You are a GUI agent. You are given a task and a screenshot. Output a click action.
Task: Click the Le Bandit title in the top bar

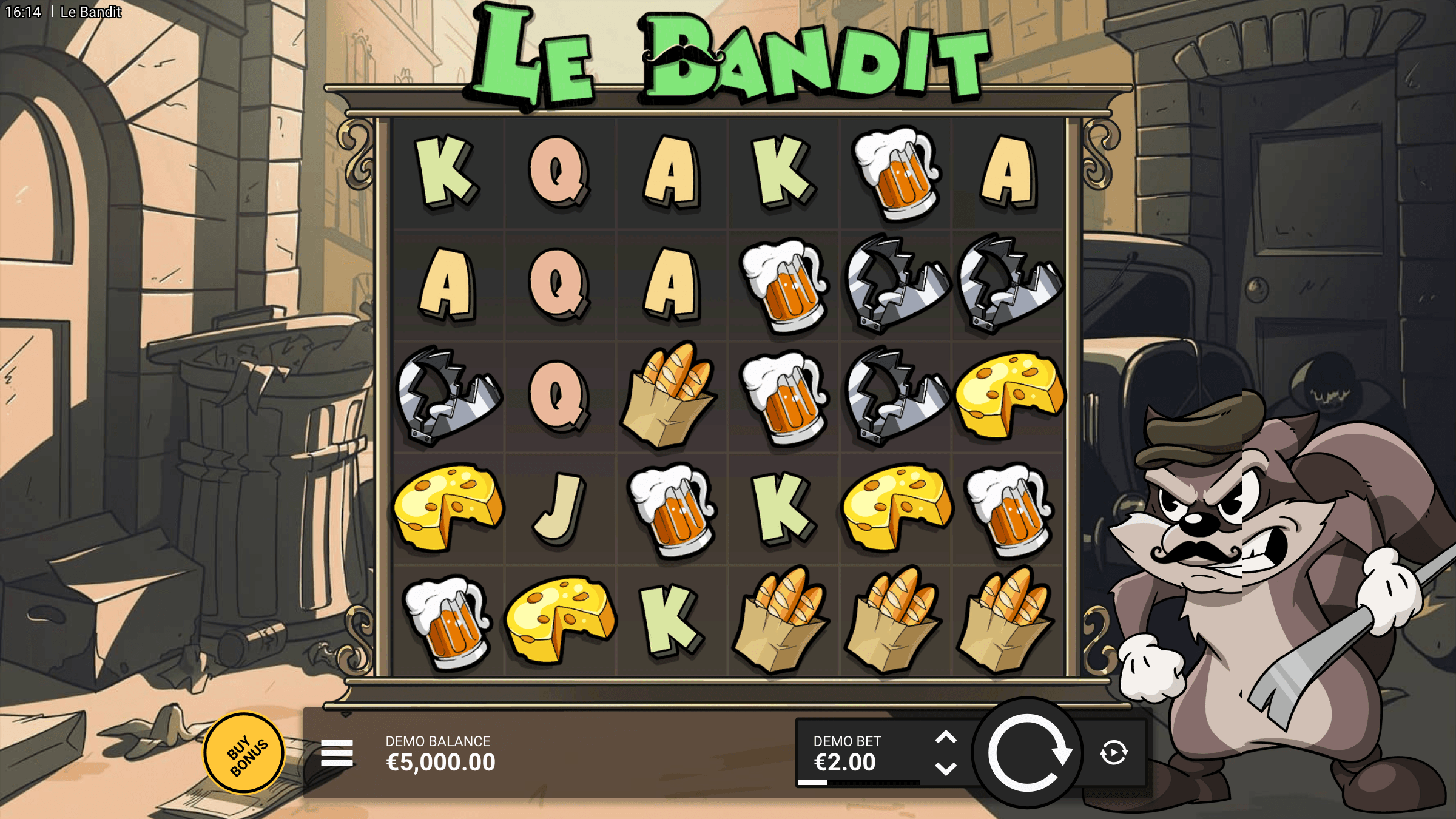pos(90,12)
